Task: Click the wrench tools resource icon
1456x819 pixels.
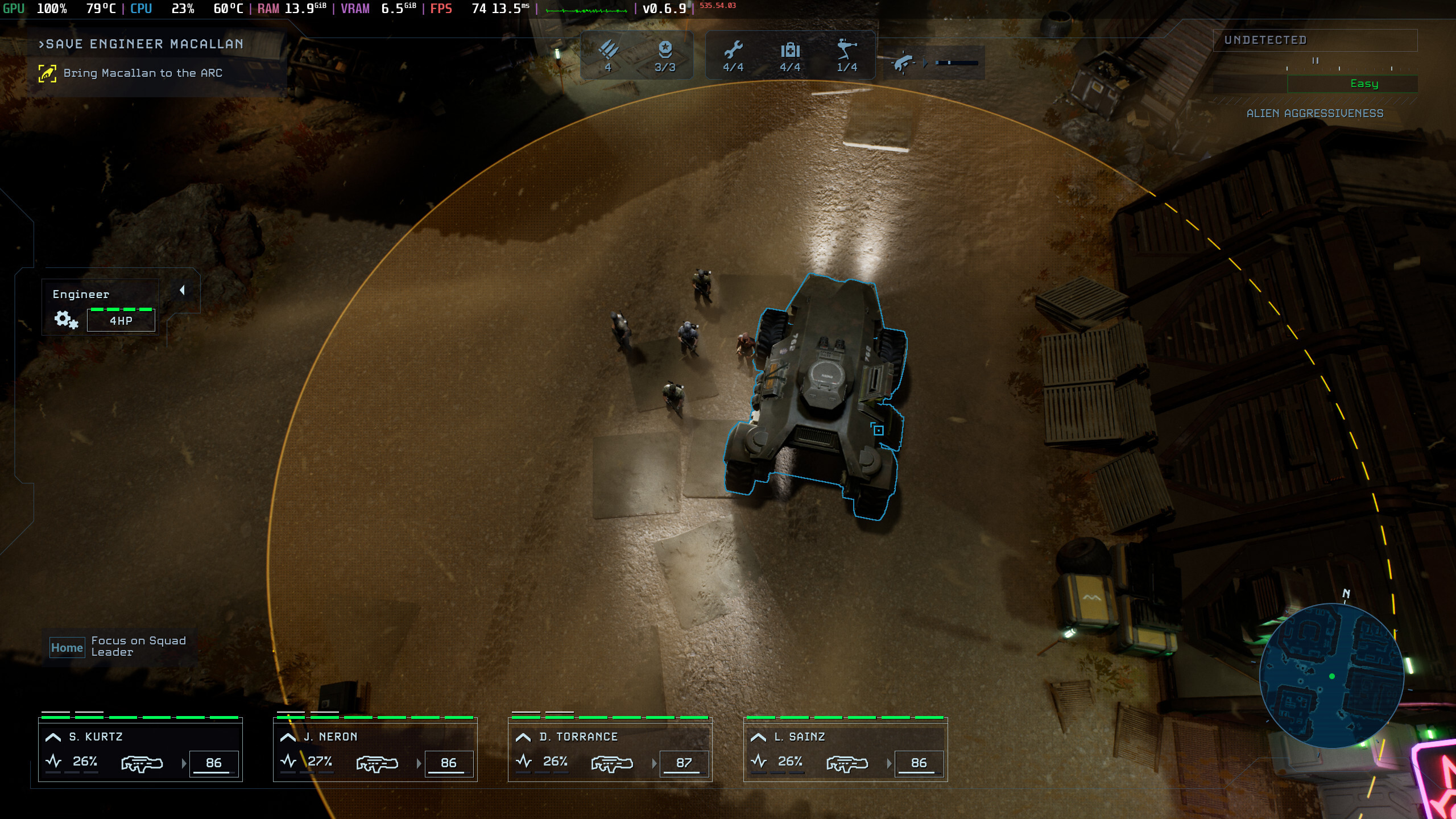Action: (733, 50)
